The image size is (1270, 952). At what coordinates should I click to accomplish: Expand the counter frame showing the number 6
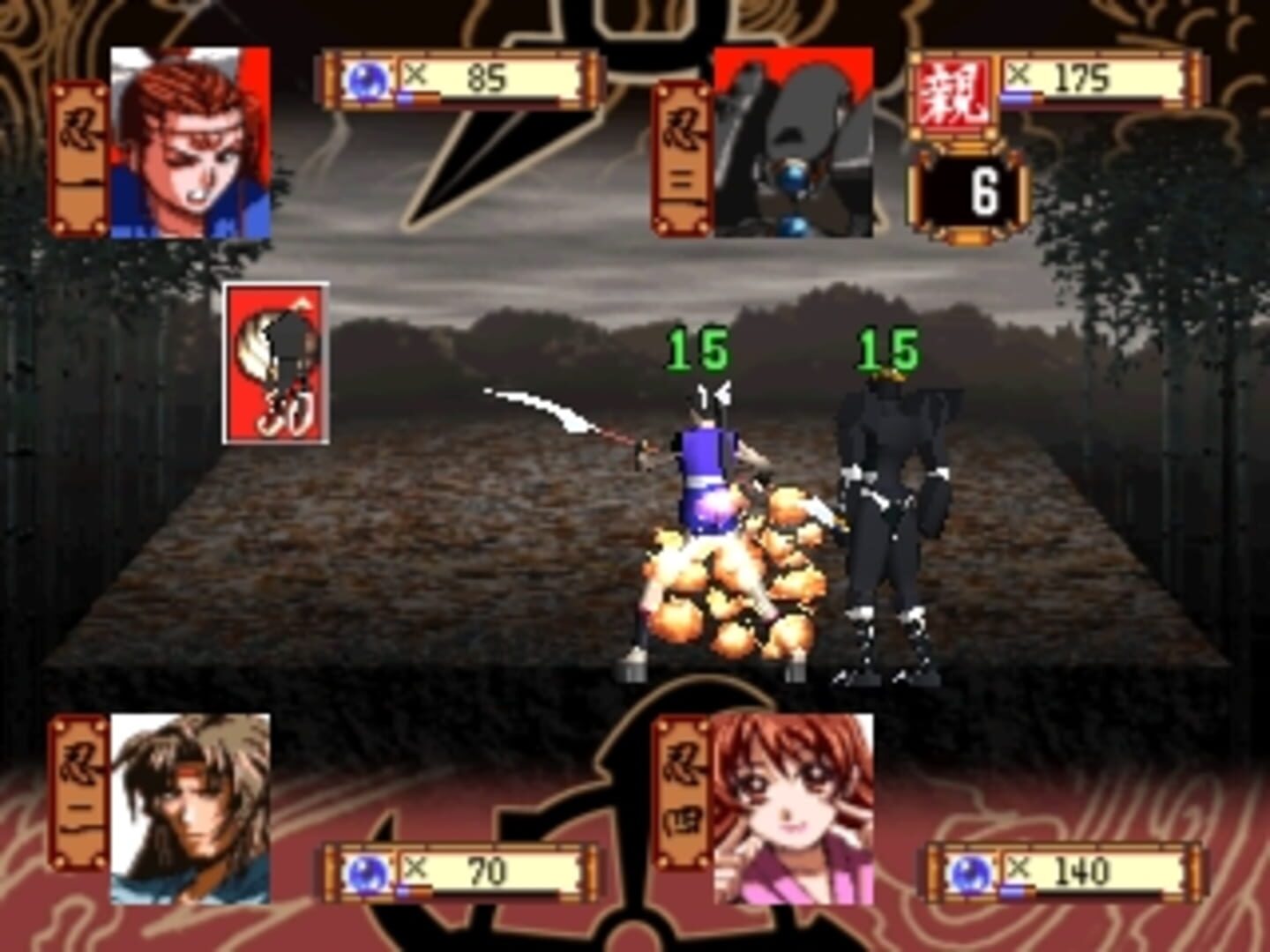click(967, 194)
